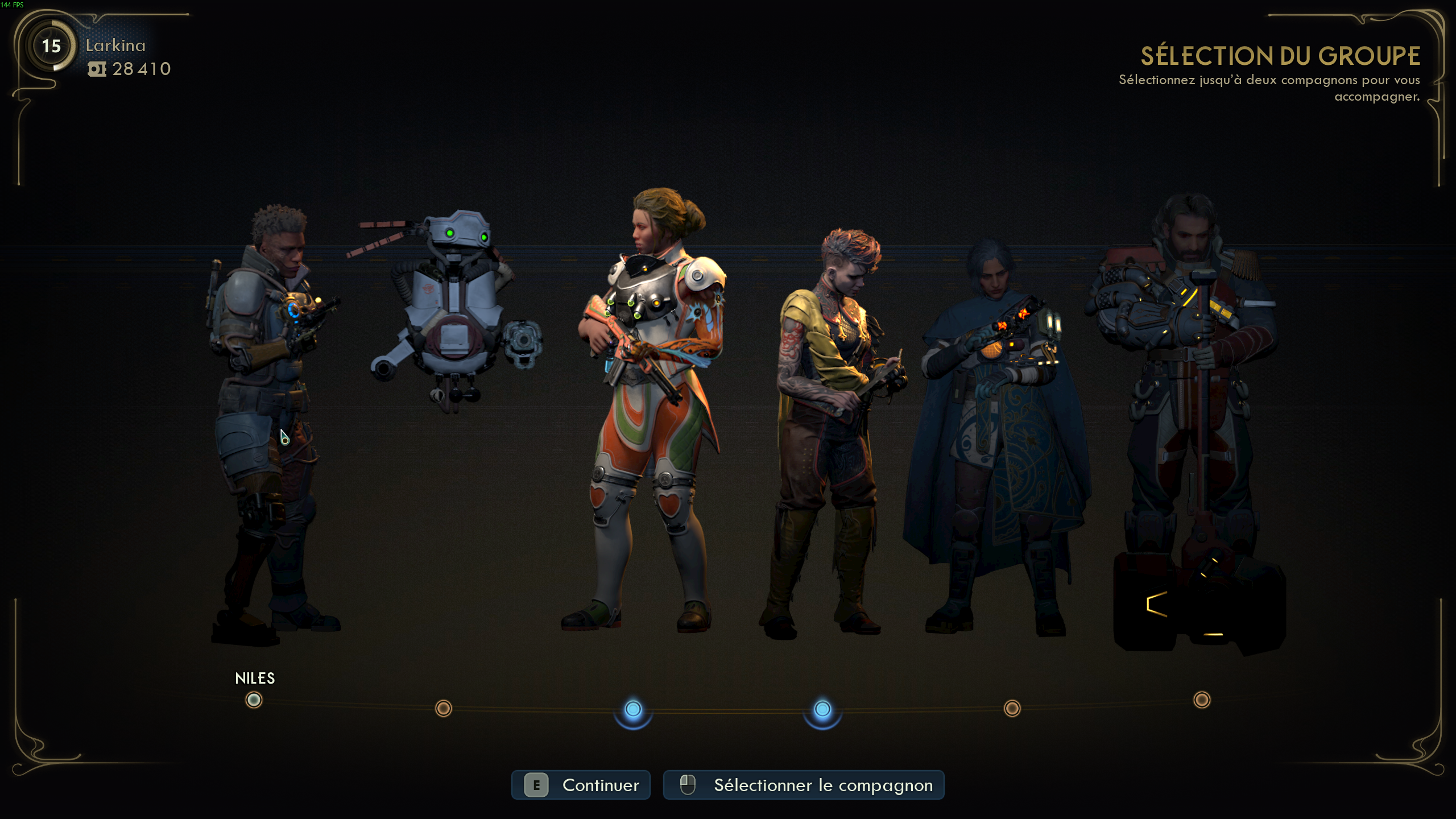Image resolution: width=1456 pixels, height=819 pixels.
Task: Click the mouse icon on Sélectionner le compagnon
Action: 688,785
